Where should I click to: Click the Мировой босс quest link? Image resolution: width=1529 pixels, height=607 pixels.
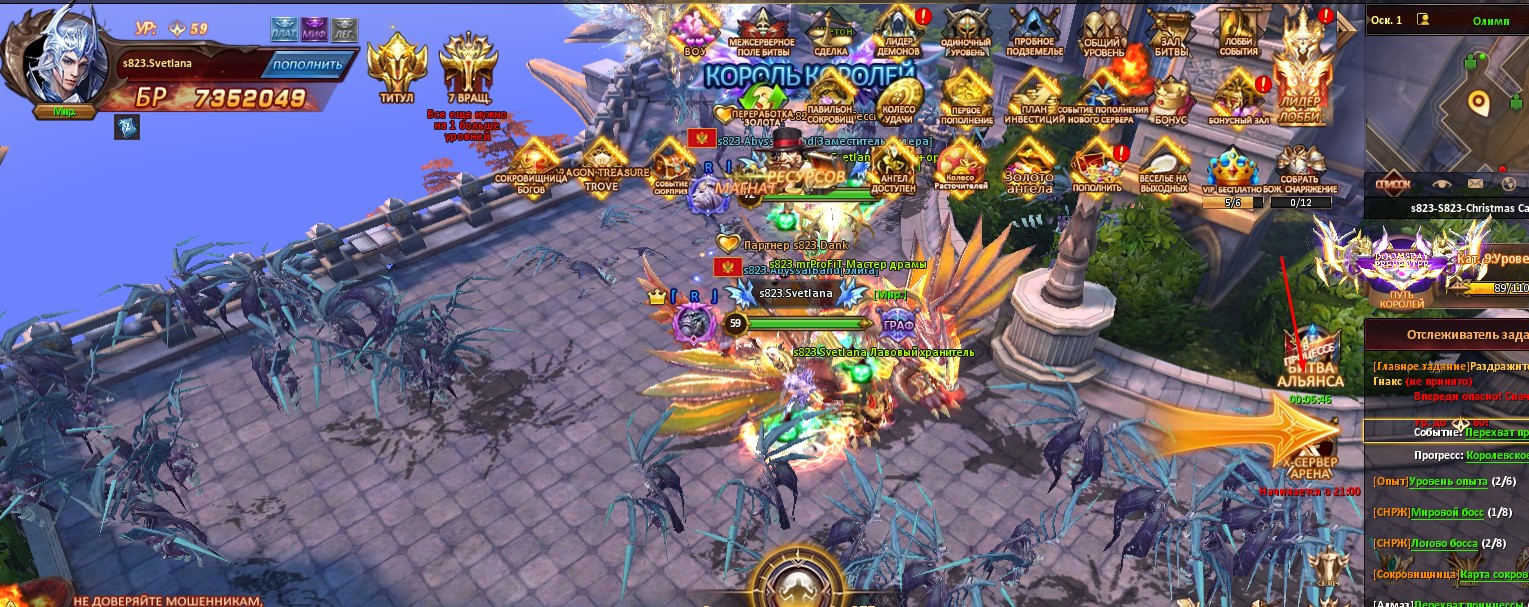click(x=1447, y=512)
